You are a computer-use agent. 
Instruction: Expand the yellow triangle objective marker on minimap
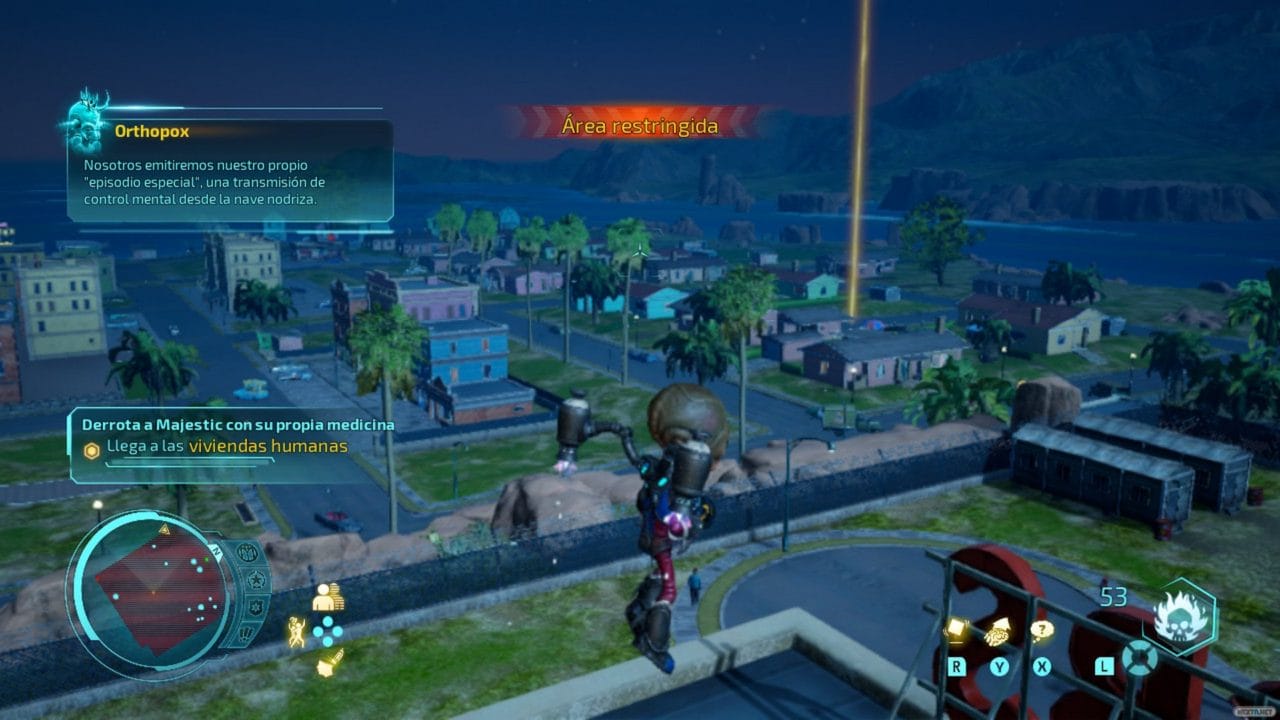coord(164,528)
